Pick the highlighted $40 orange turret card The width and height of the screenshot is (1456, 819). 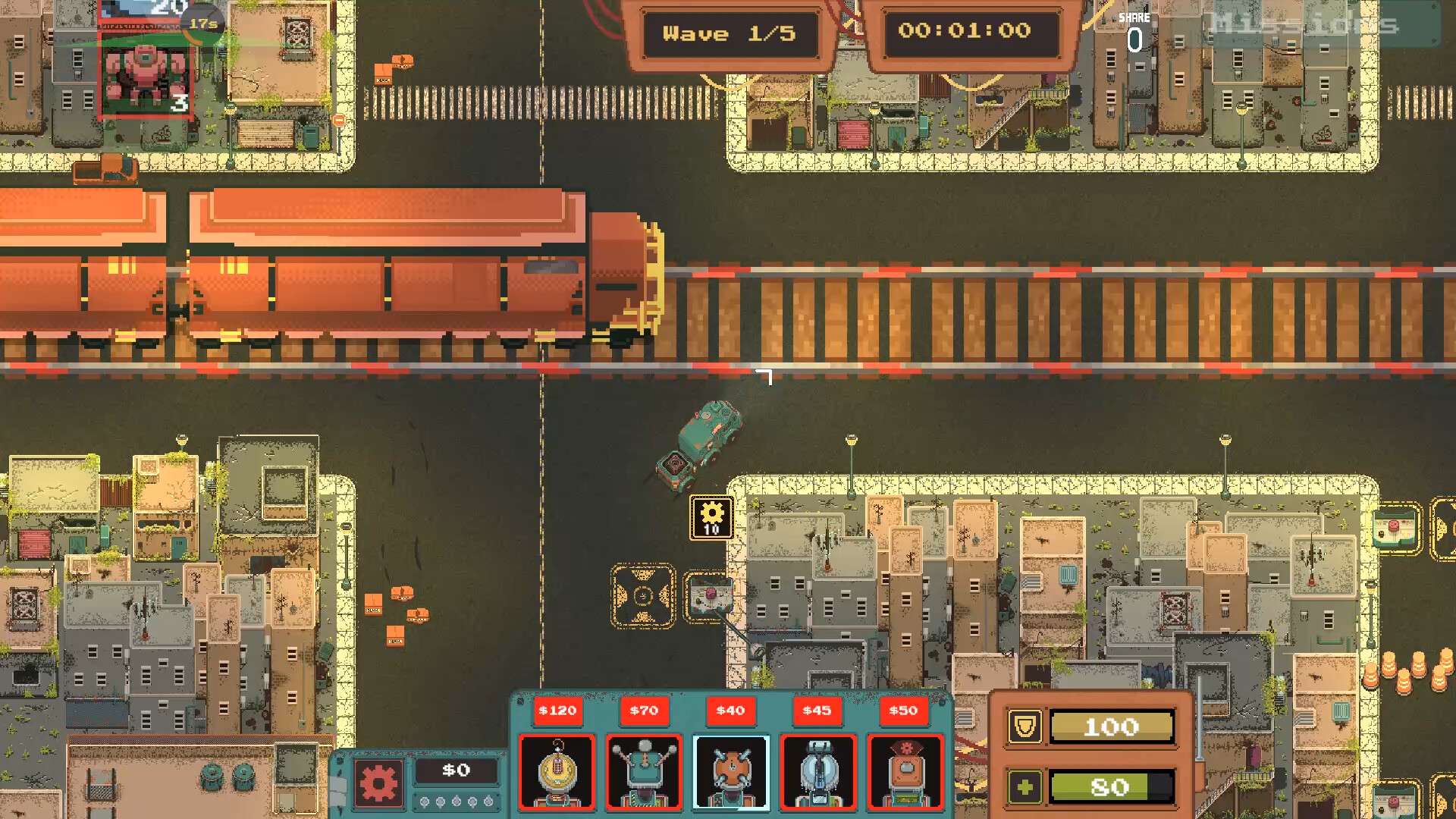click(730, 771)
